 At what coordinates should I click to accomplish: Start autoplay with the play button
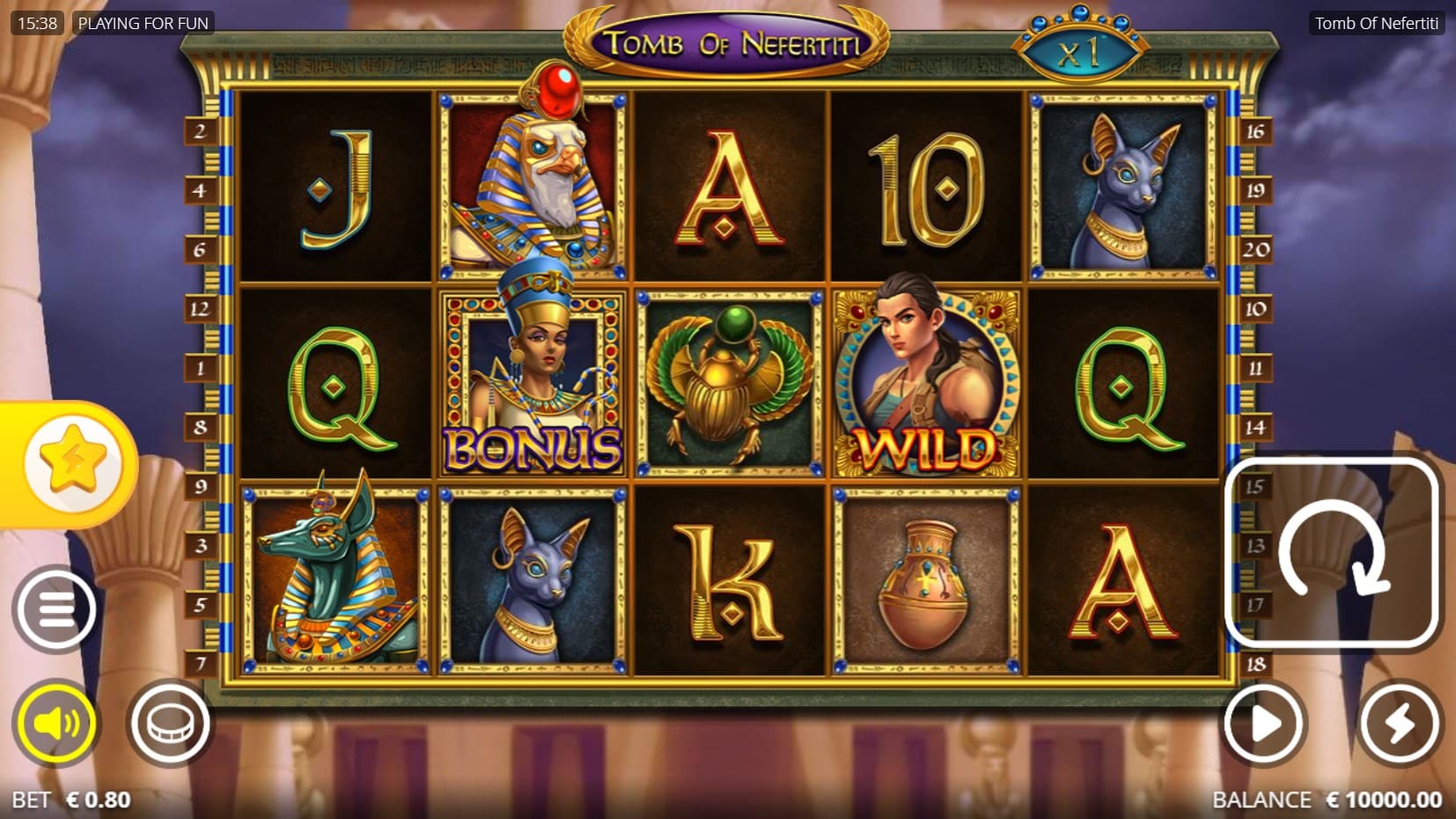tap(1265, 725)
